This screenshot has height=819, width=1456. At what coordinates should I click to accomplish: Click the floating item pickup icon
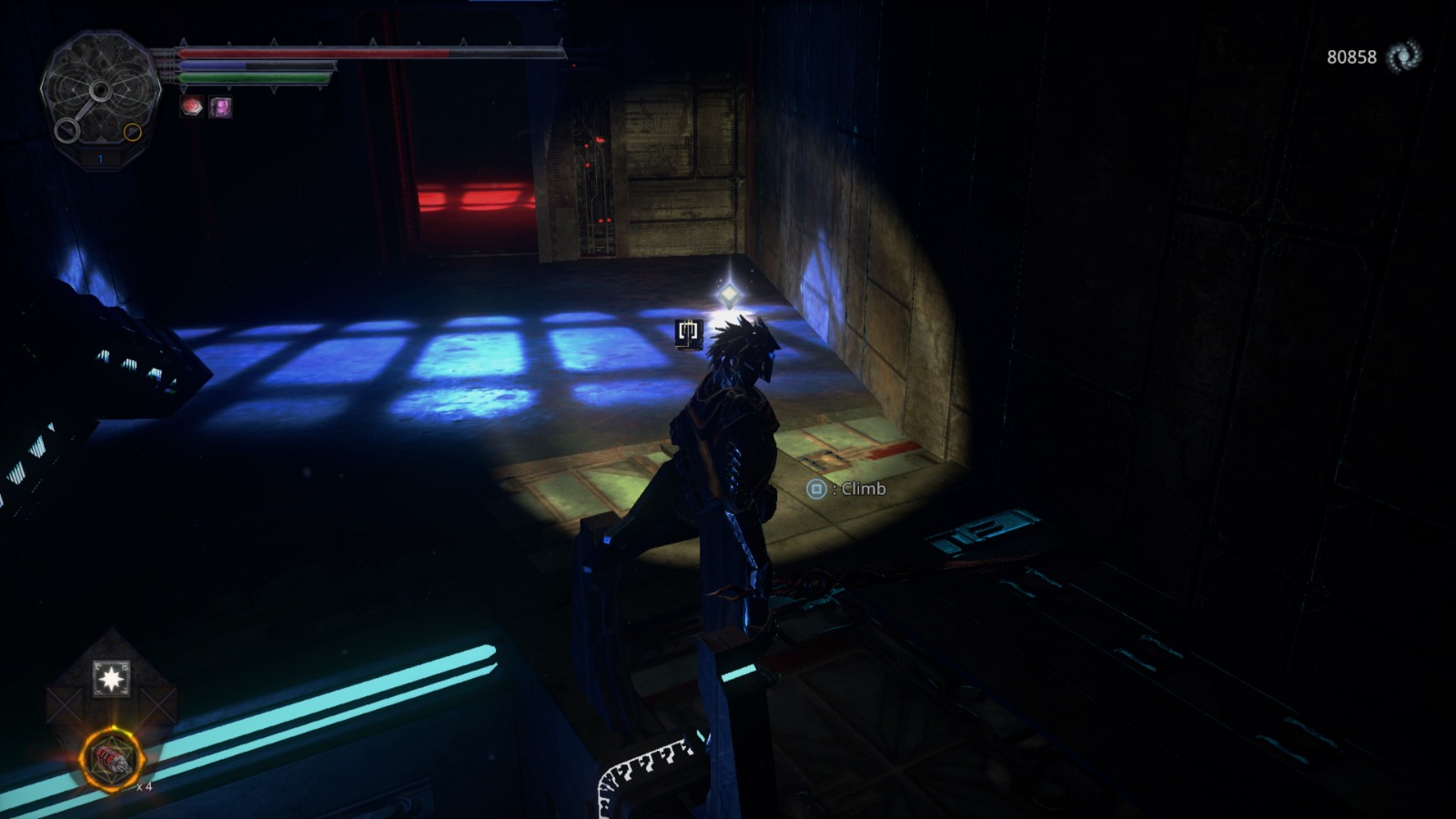[687, 333]
